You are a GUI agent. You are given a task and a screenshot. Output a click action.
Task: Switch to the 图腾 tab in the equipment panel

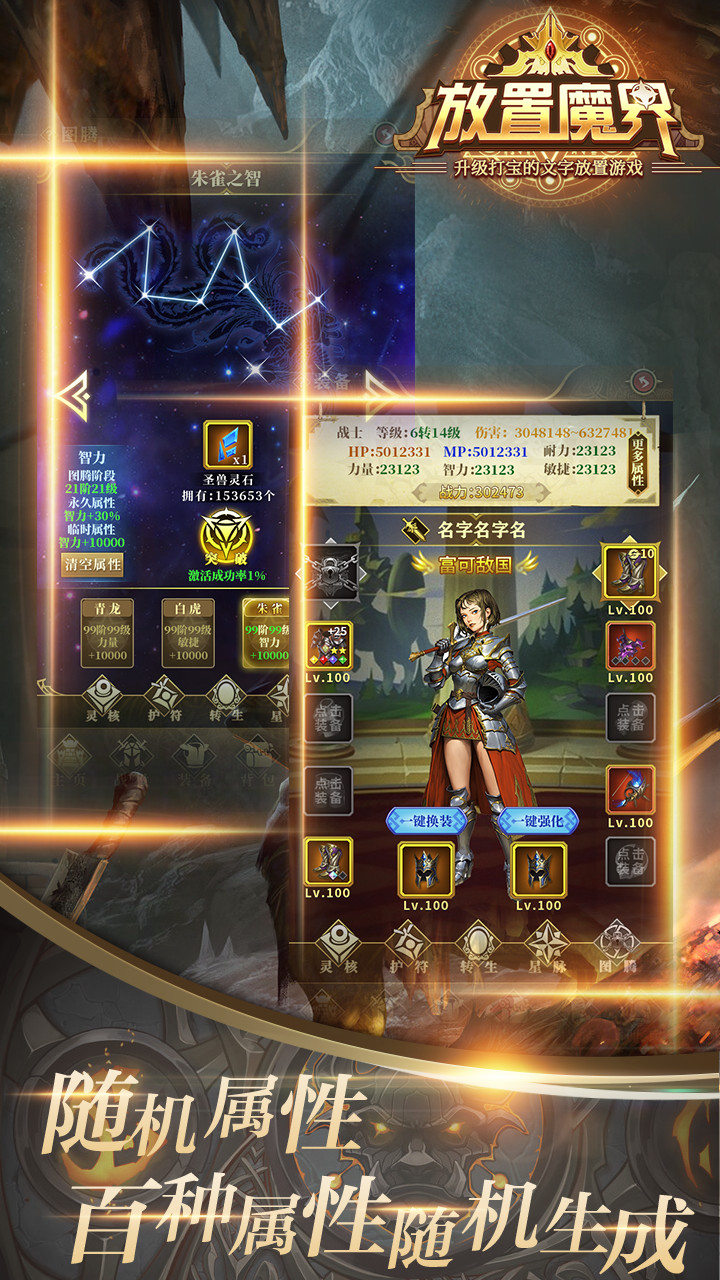point(616,948)
